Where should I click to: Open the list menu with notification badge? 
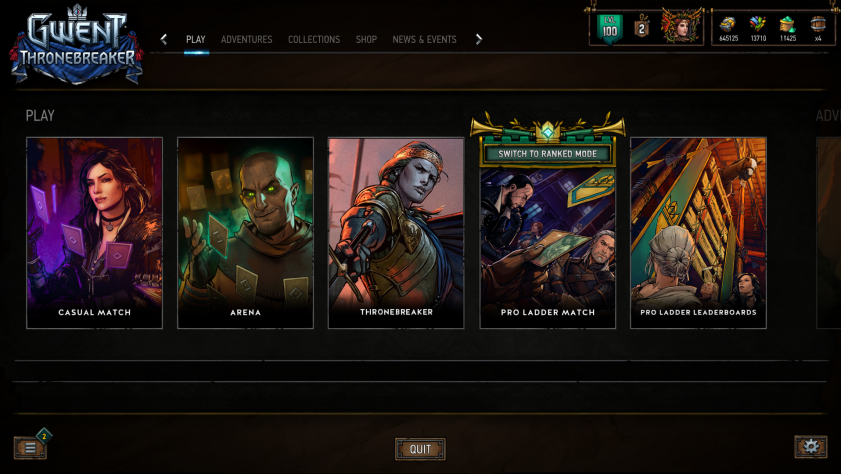[30, 447]
